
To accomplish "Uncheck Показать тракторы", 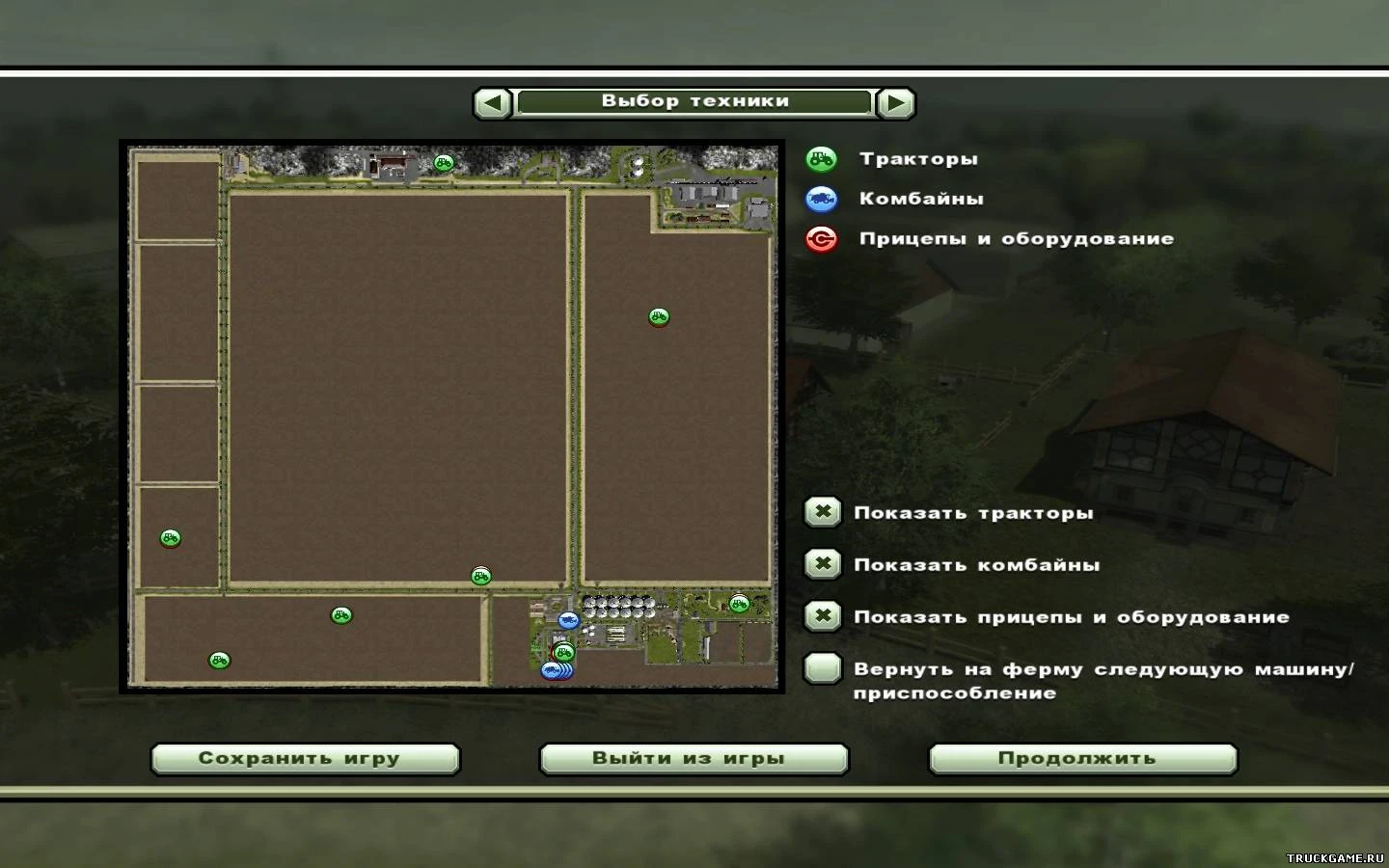I will [822, 512].
